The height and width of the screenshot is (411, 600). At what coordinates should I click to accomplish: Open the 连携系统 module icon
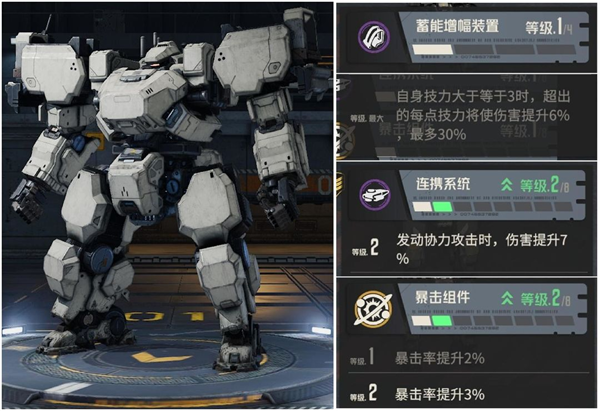point(371,195)
